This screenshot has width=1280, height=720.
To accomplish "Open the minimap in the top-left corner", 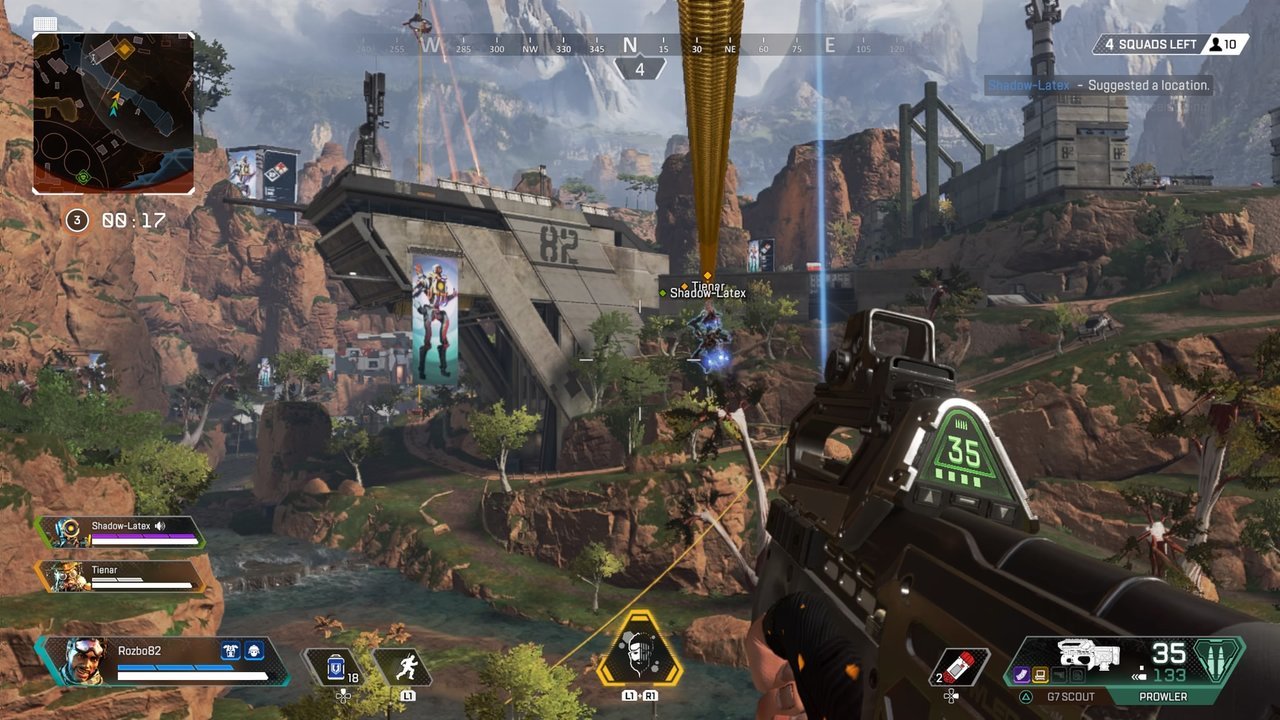I will pos(113,113).
